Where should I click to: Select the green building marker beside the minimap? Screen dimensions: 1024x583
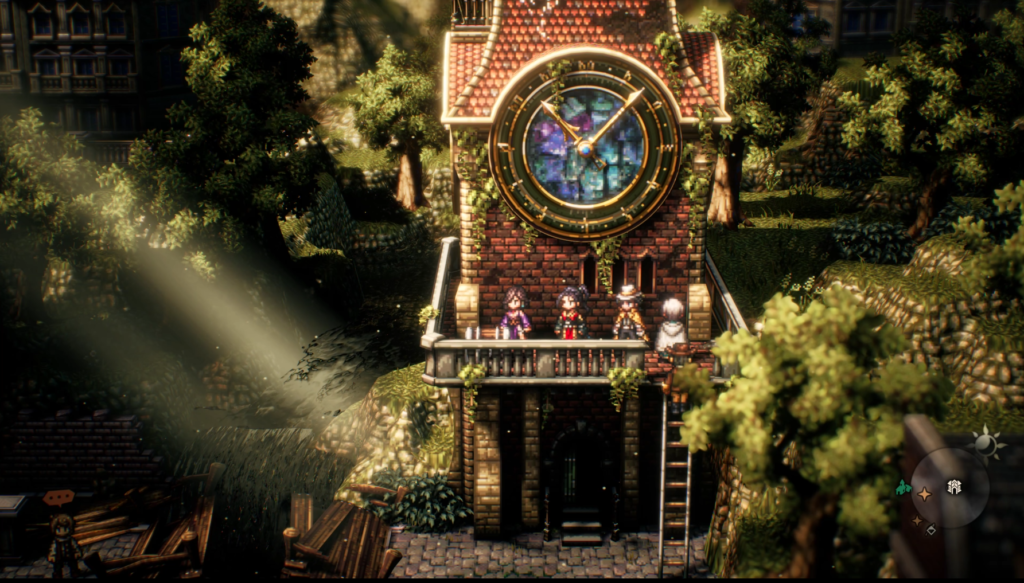click(903, 489)
